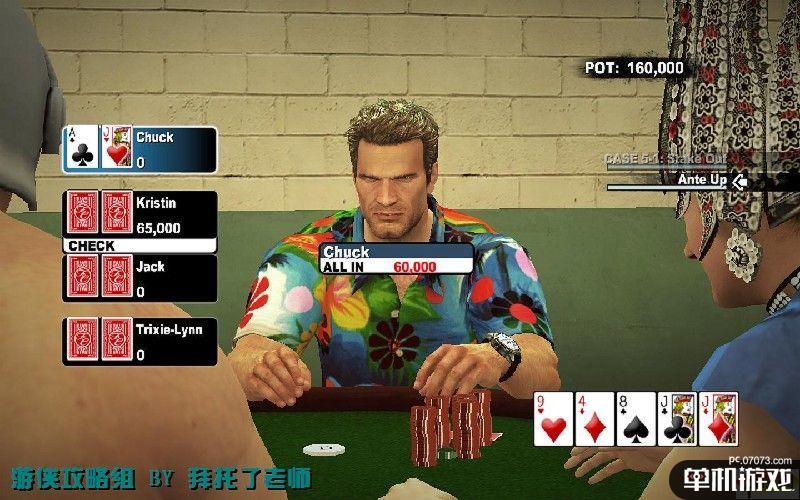The width and height of the screenshot is (800, 500).
Task: Select the nine of hearts community card
Action: (553, 419)
